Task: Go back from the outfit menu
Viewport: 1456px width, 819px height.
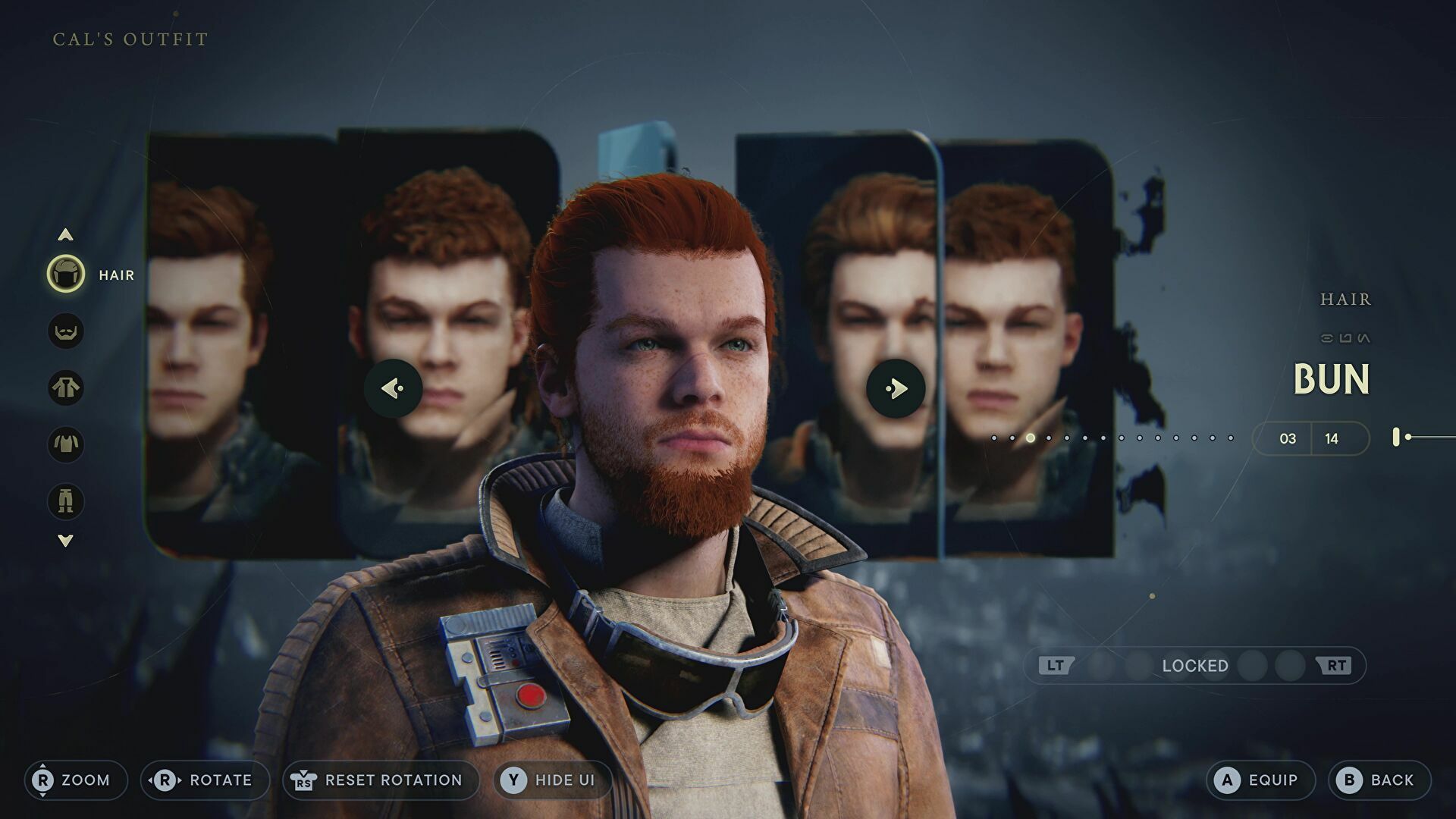Action: [1379, 780]
